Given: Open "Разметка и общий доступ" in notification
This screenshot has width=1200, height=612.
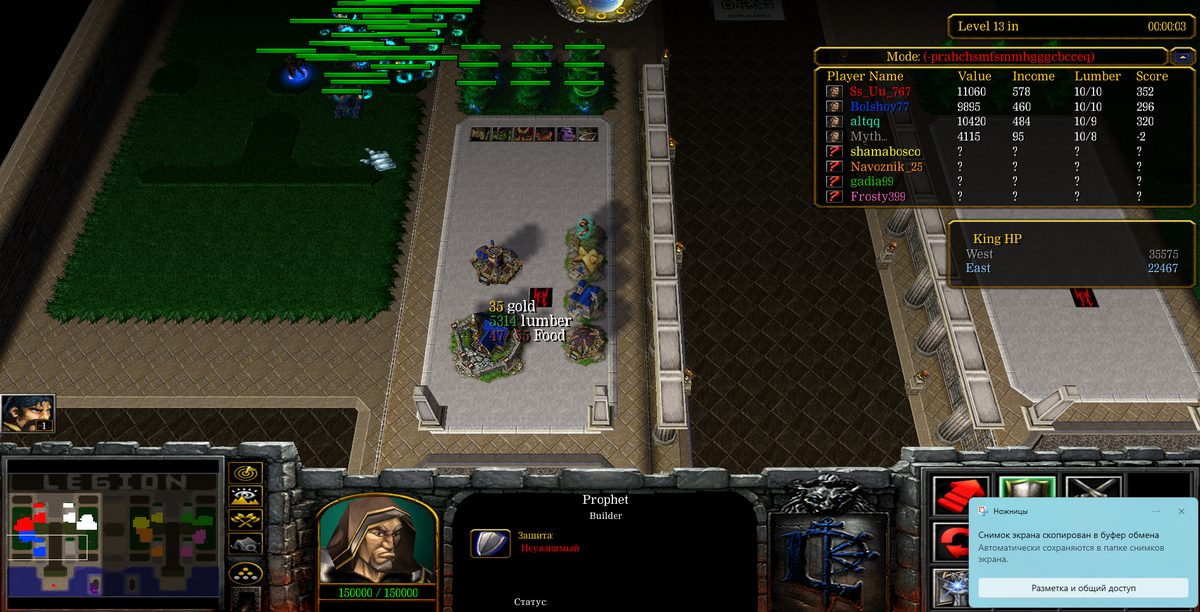Looking at the screenshot, I should coord(1083,588).
